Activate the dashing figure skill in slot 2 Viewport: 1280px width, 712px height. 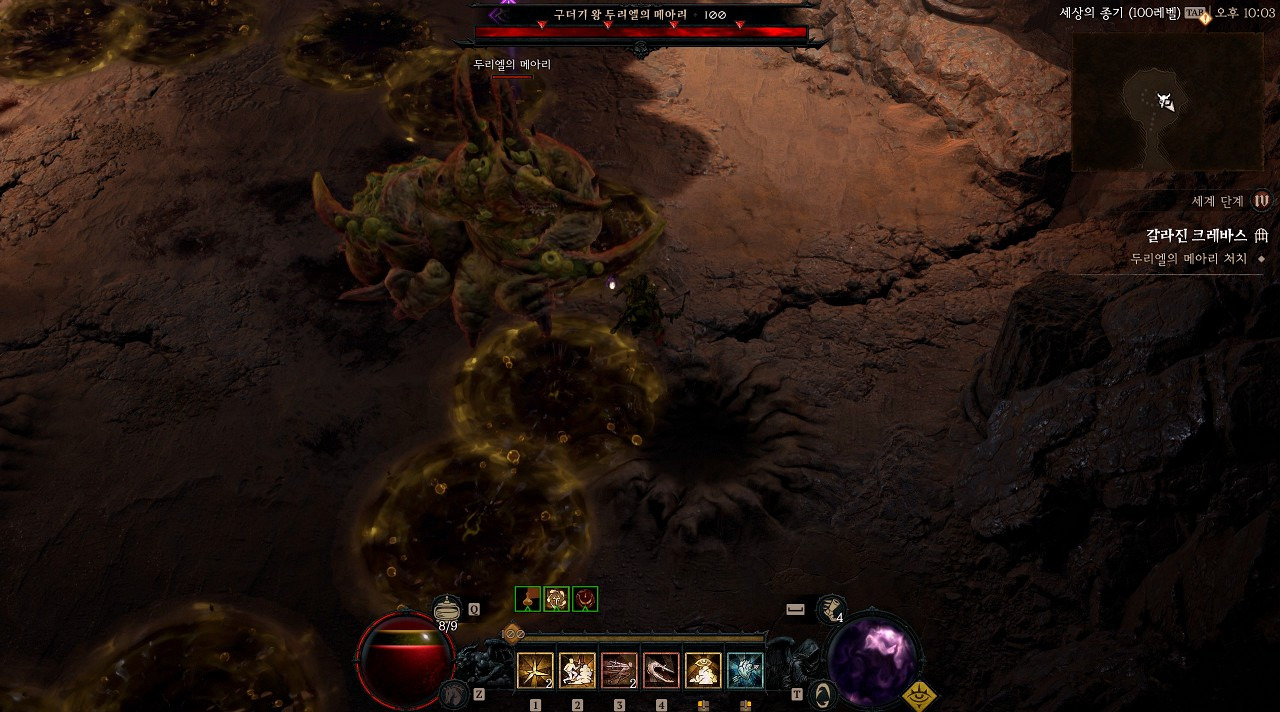click(577, 671)
